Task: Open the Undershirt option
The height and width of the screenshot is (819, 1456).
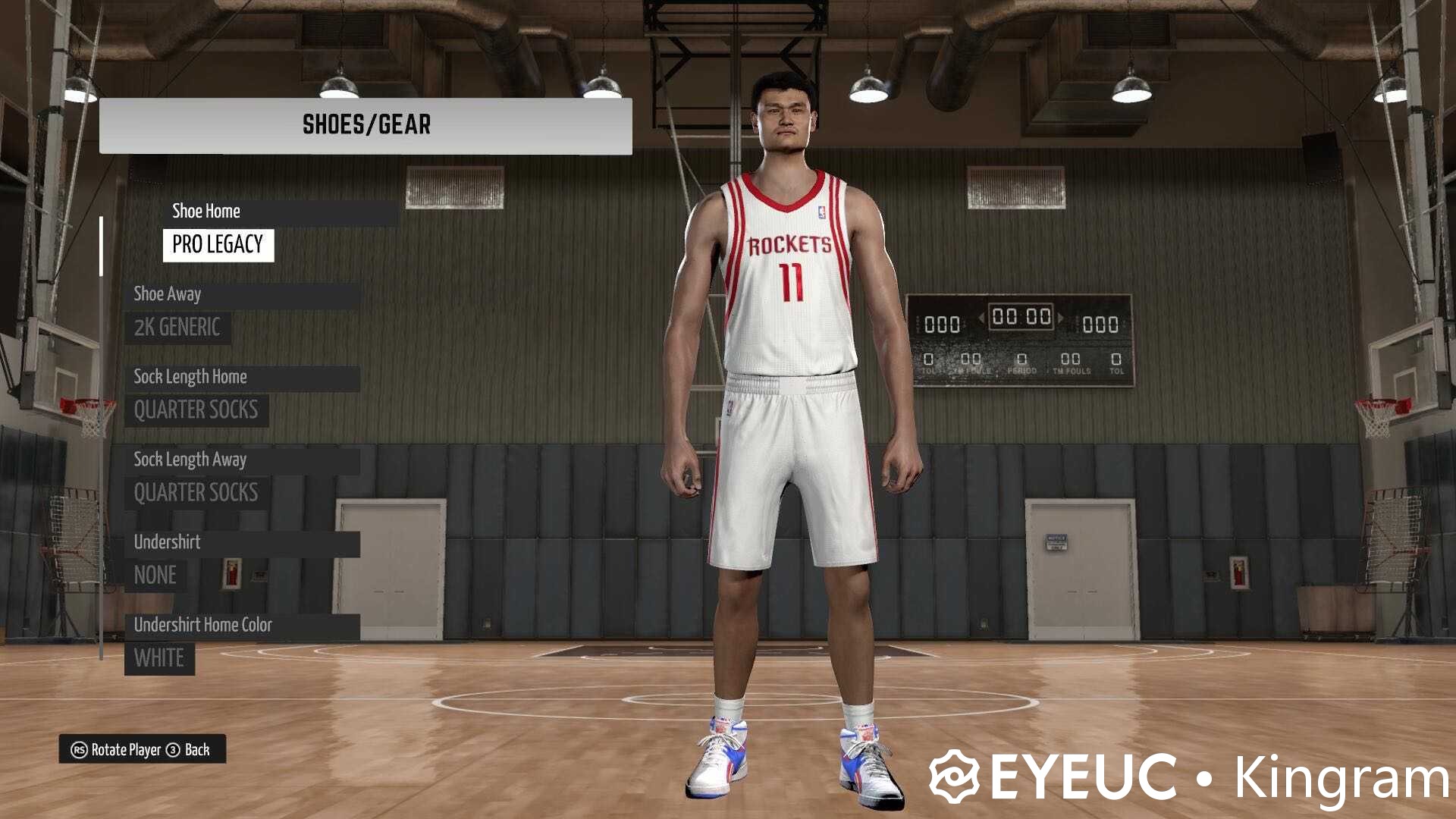Action: pos(243,542)
